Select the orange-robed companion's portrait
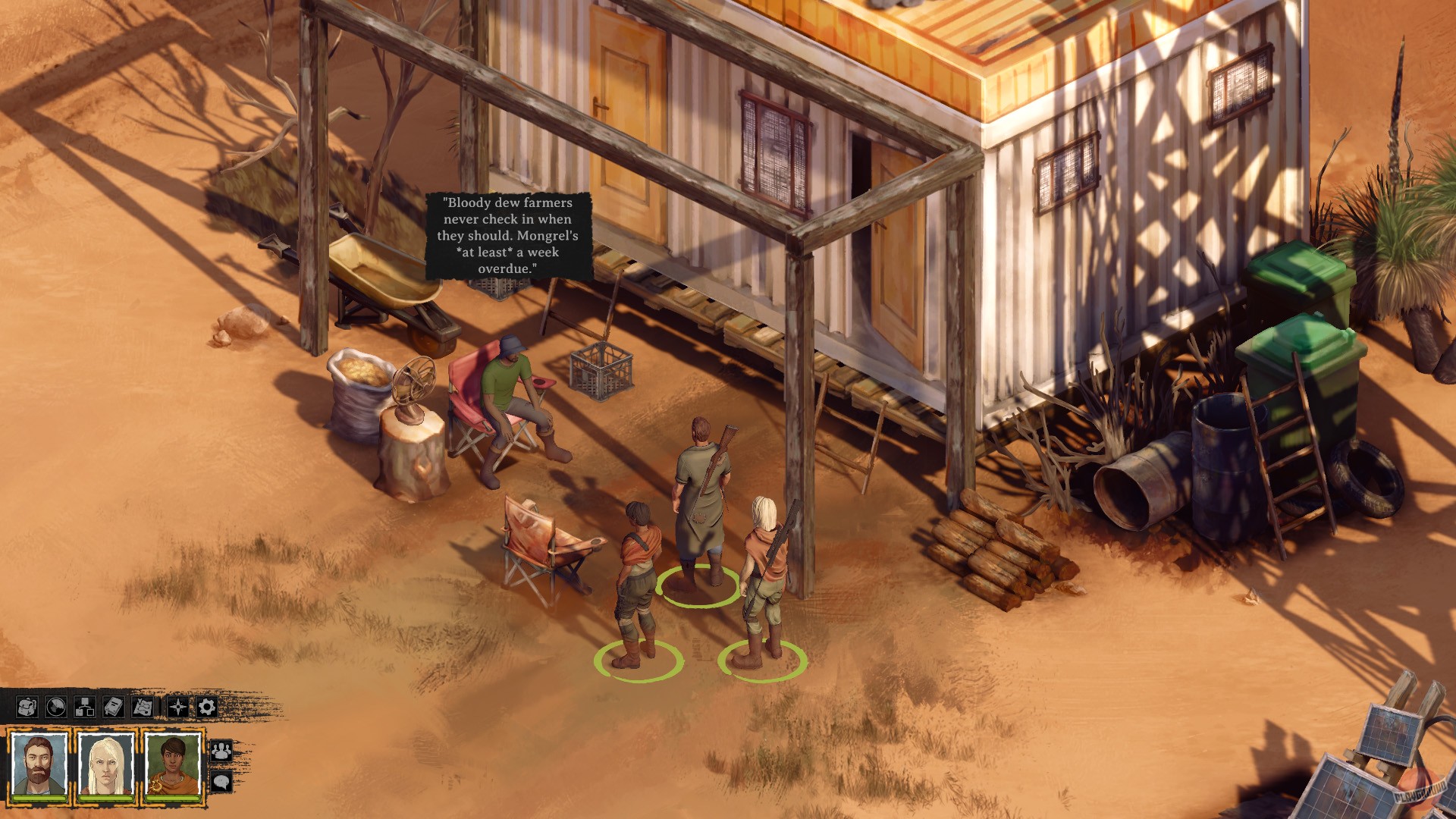Screen dimensions: 1456x819 tap(174, 764)
